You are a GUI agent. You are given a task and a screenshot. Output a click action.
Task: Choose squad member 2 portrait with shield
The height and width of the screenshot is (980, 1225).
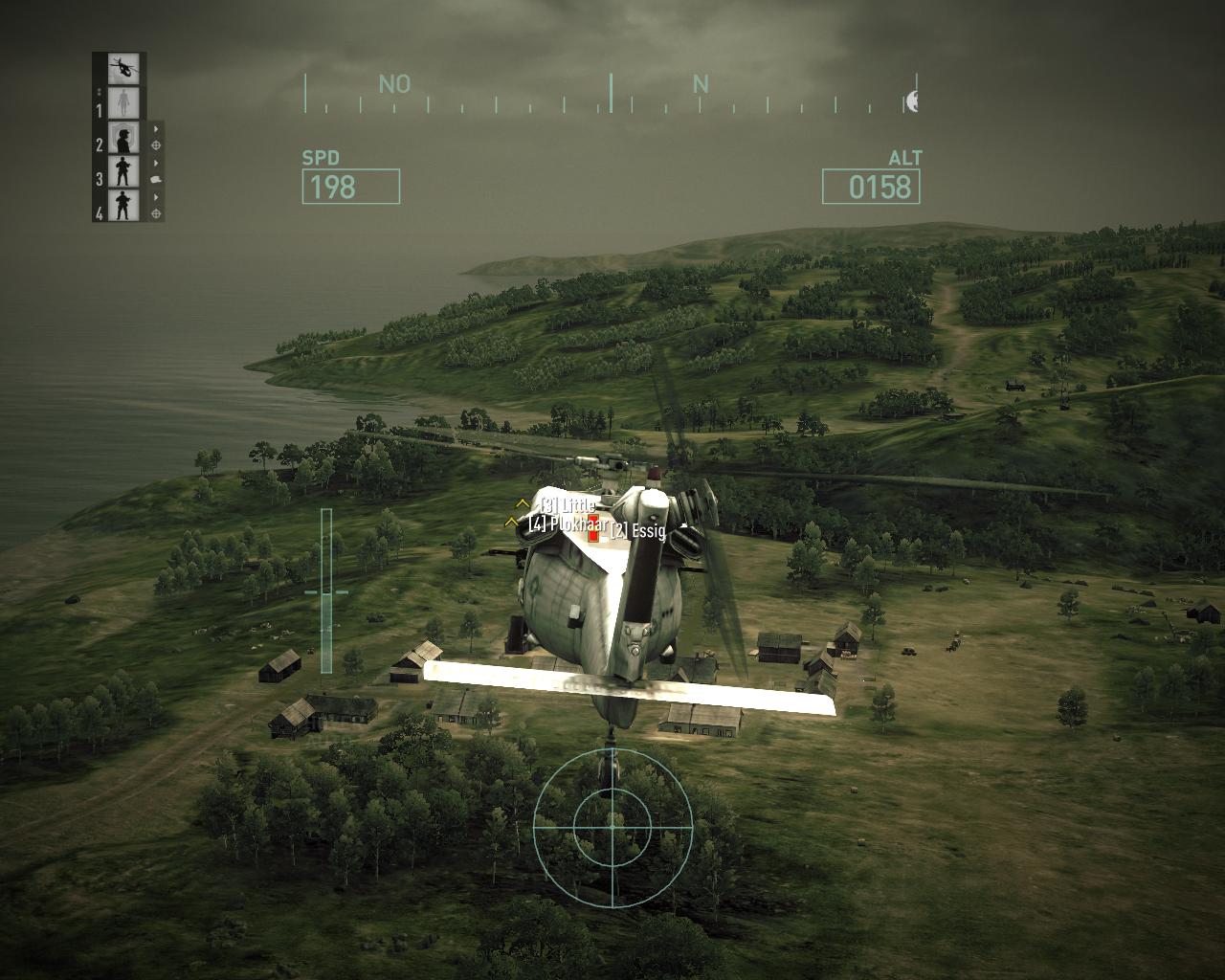click(x=123, y=138)
